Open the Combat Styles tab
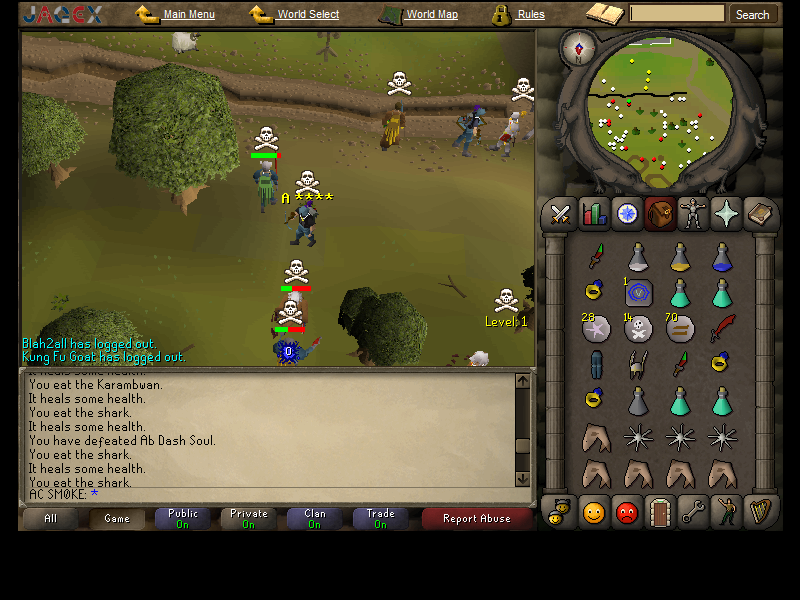Screen dimensions: 800x600 560,214
